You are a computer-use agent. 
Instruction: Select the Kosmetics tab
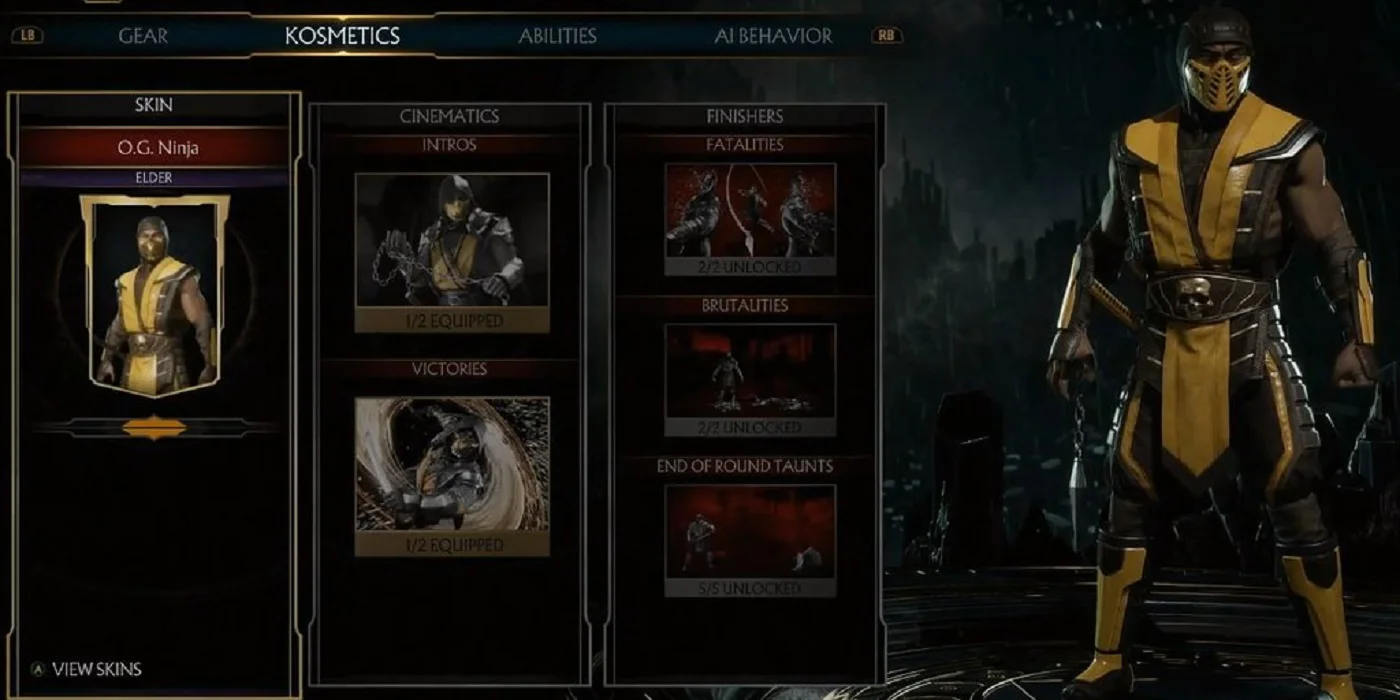(x=342, y=36)
